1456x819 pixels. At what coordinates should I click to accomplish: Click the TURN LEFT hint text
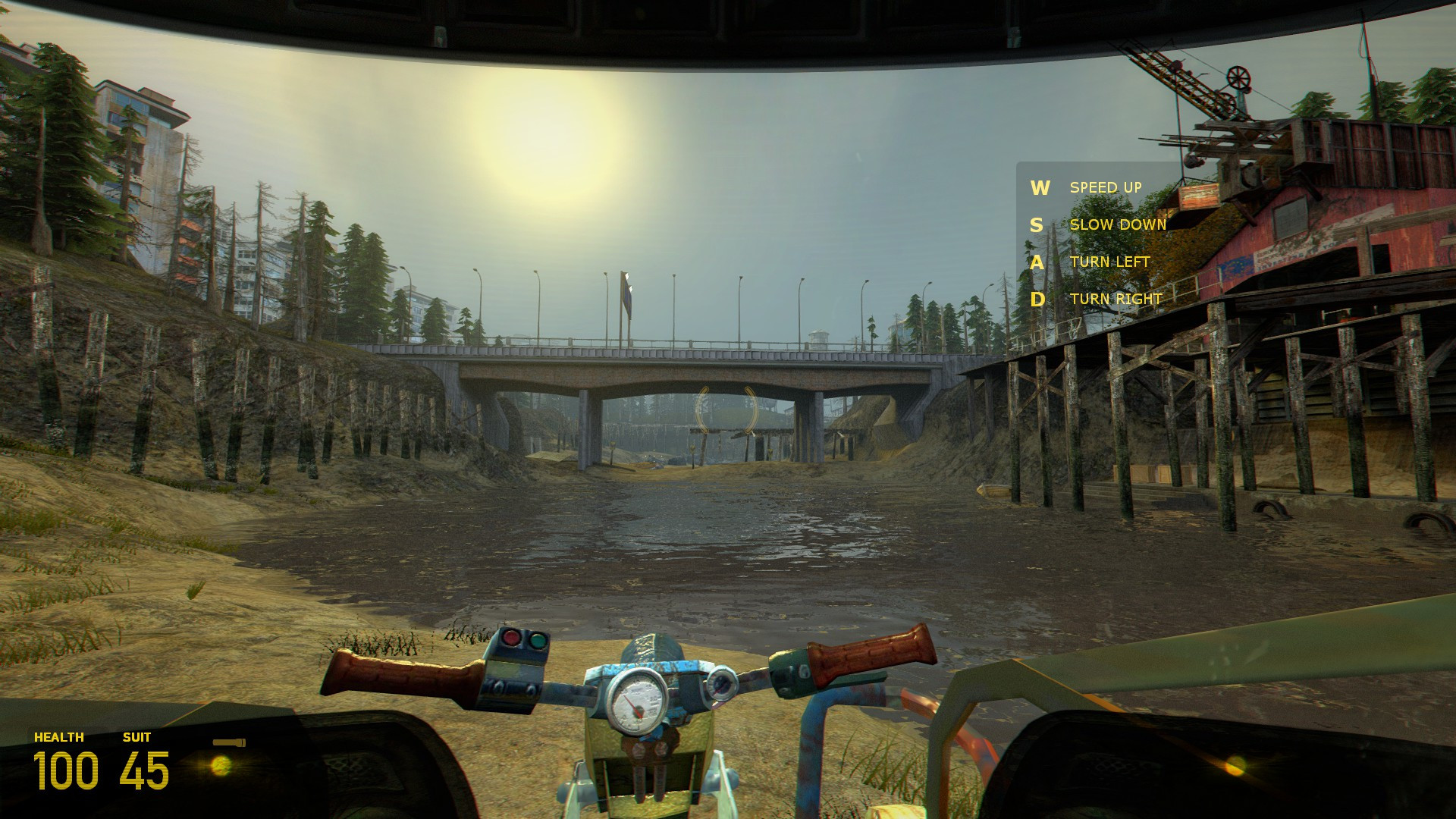pos(1109,262)
